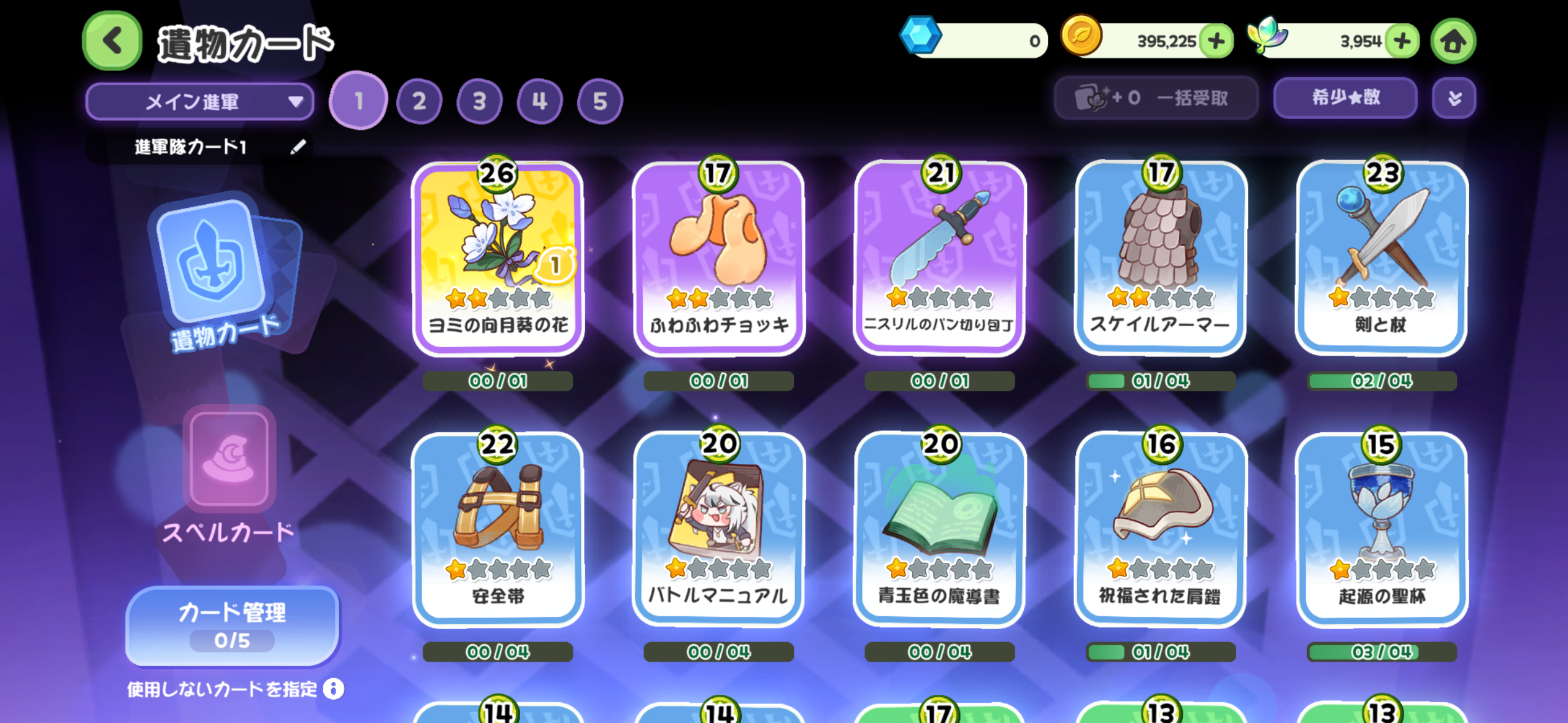
Task: Click the 一括受取 button
Action: click(x=1155, y=98)
